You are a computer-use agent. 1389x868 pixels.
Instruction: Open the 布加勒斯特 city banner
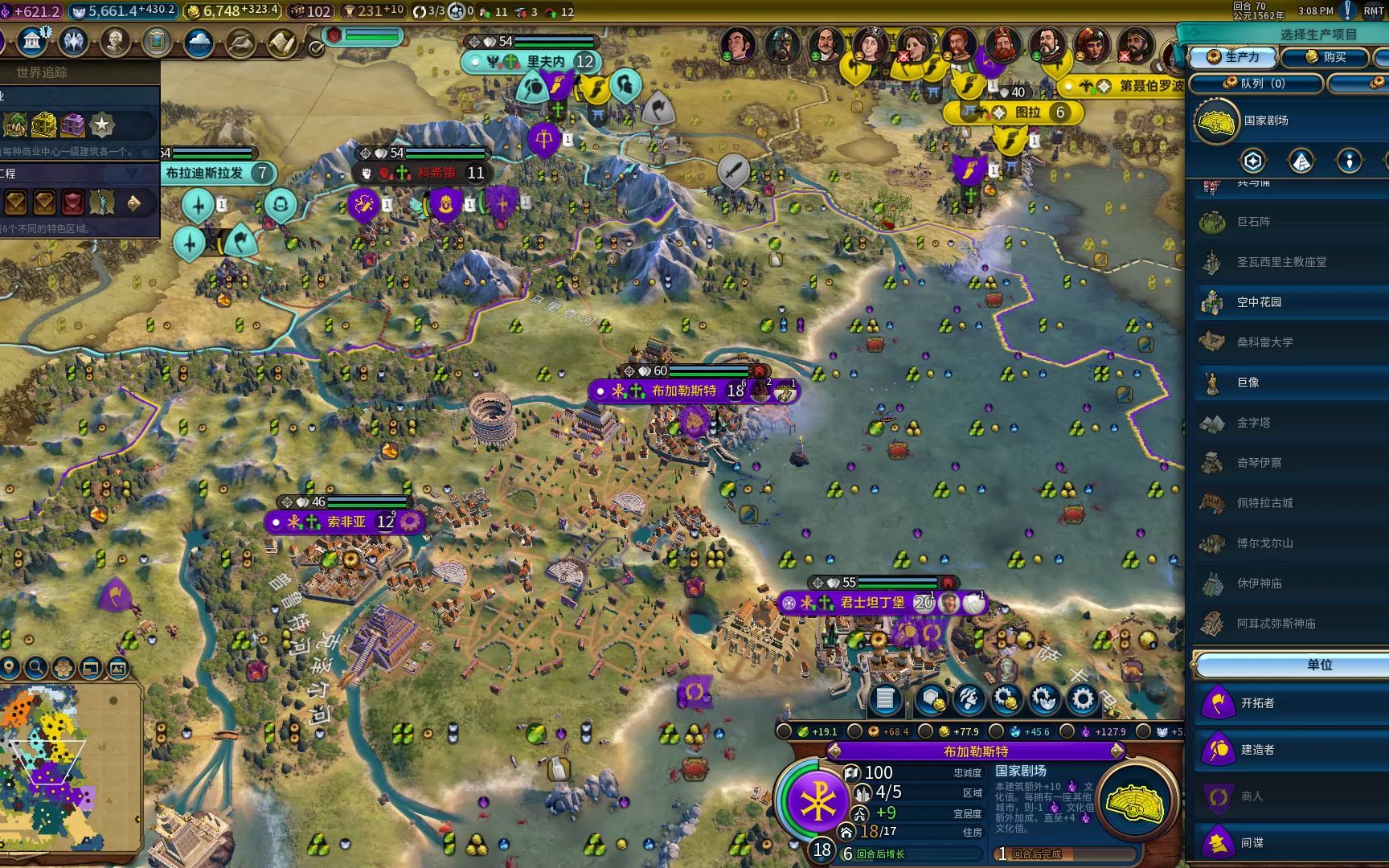(684, 391)
